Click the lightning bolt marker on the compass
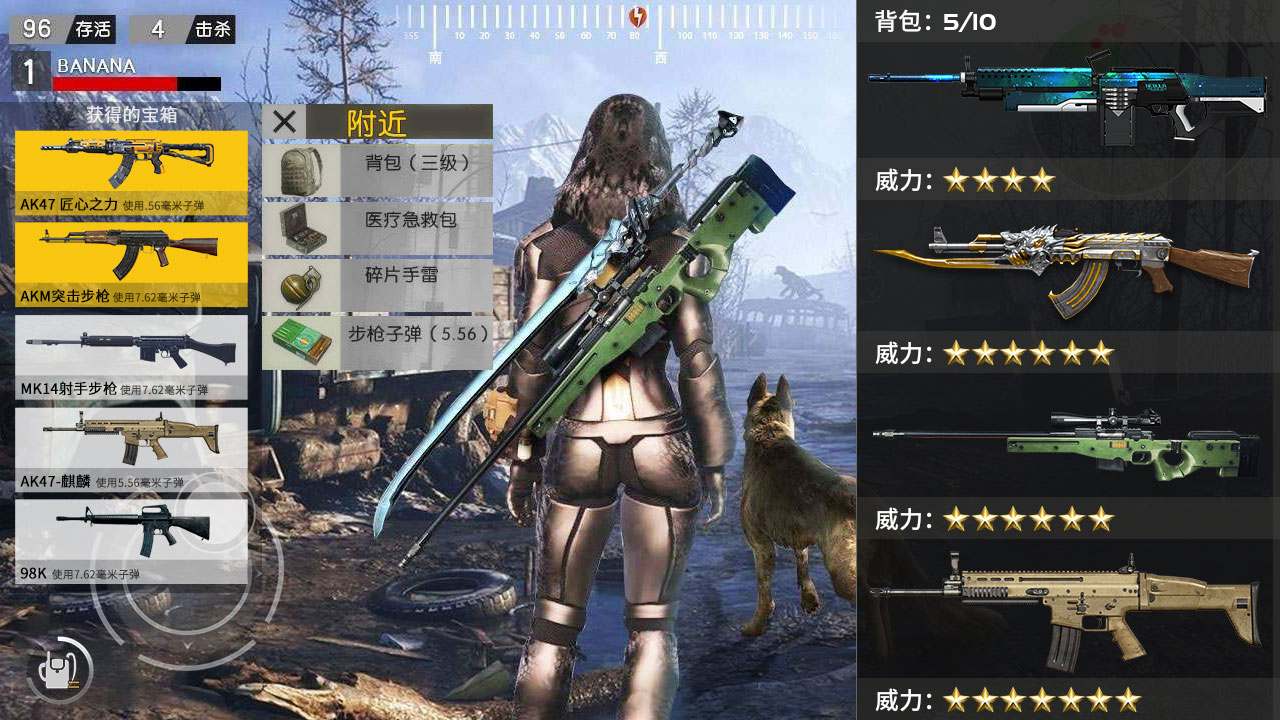The height and width of the screenshot is (720, 1280). click(x=638, y=15)
